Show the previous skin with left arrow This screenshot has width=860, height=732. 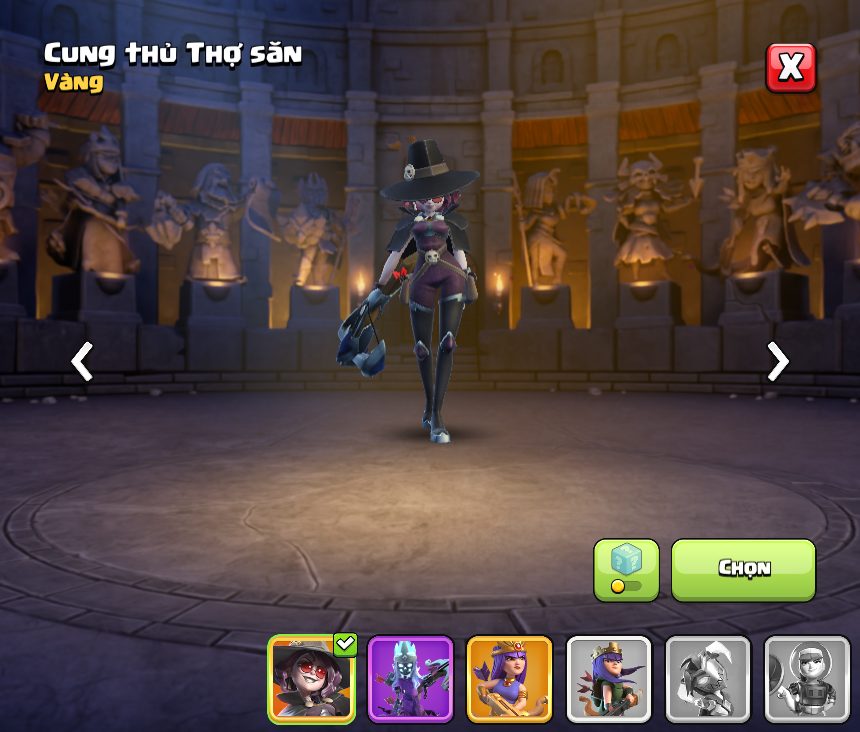click(x=82, y=361)
